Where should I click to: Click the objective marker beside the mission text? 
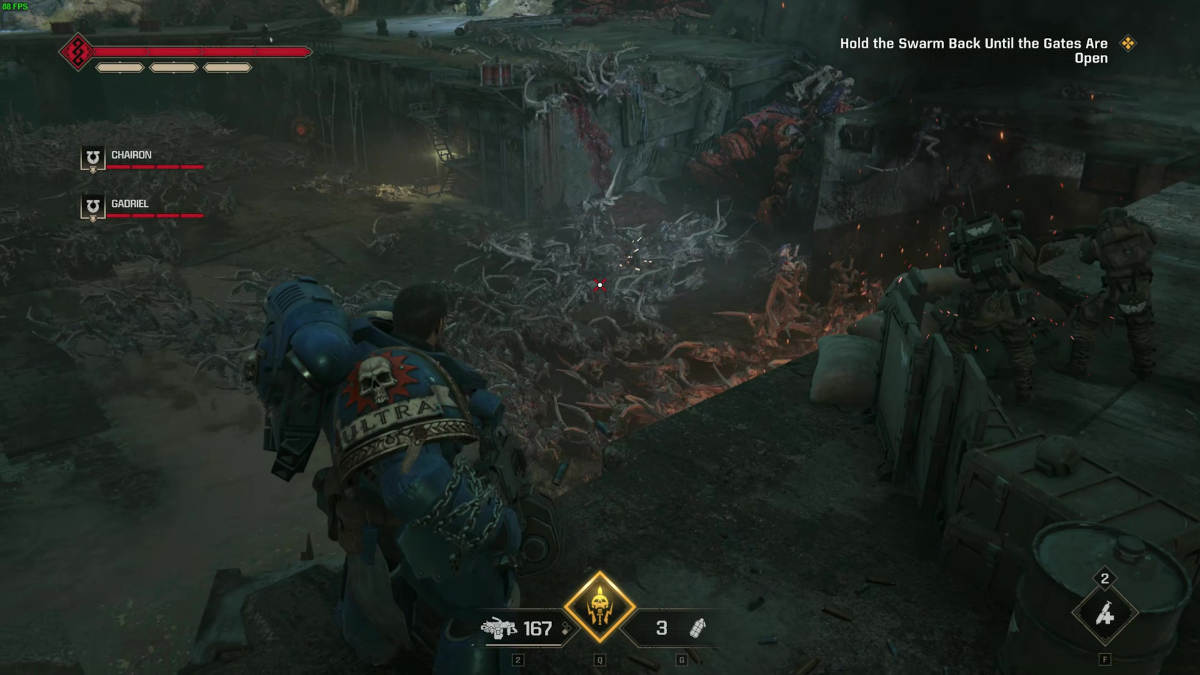[x=1129, y=43]
